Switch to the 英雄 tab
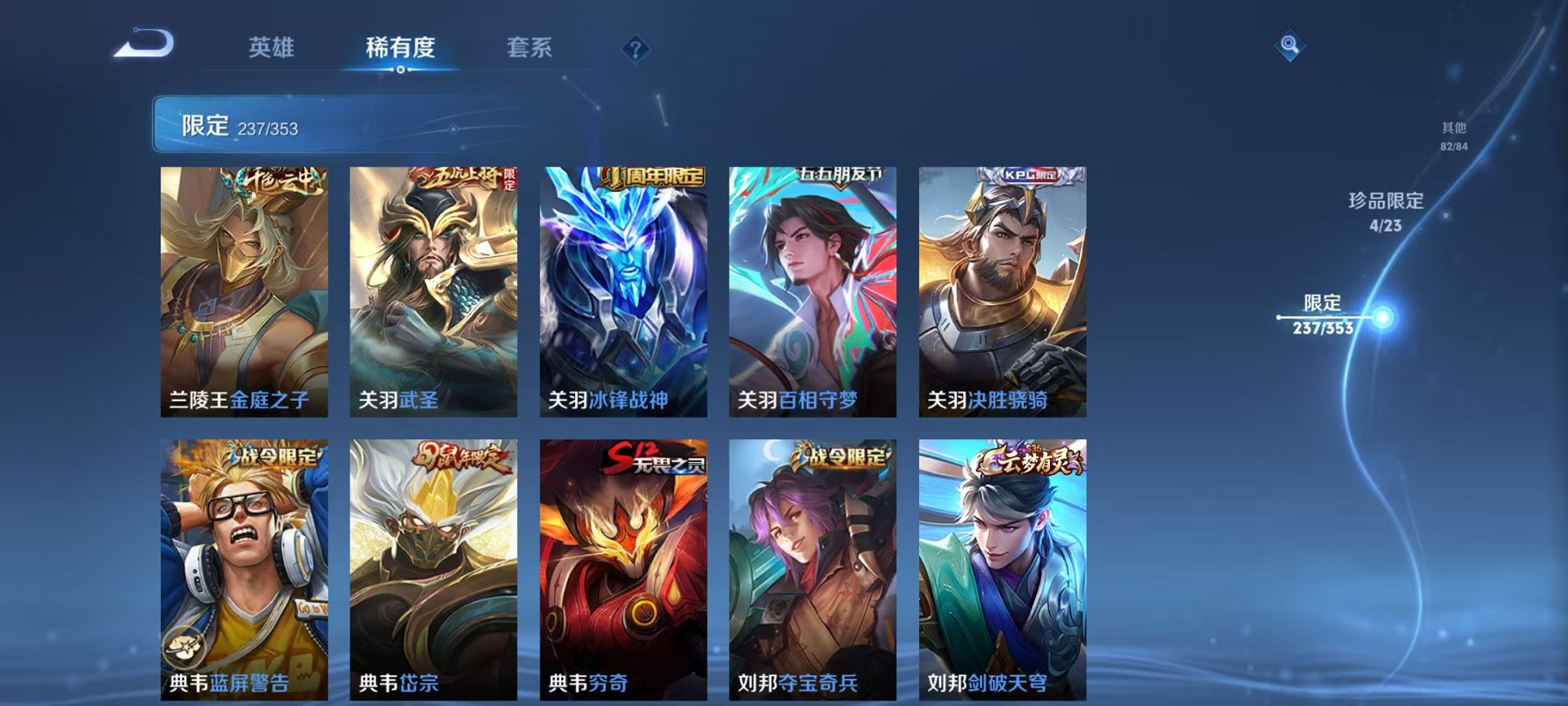The image size is (1568, 706). coord(272,48)
